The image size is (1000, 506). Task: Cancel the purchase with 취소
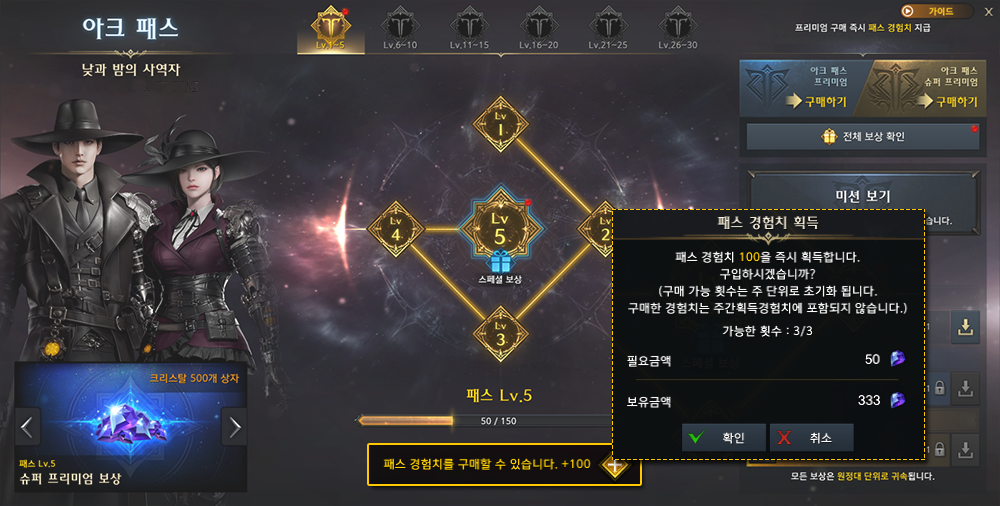coord(811,437)
